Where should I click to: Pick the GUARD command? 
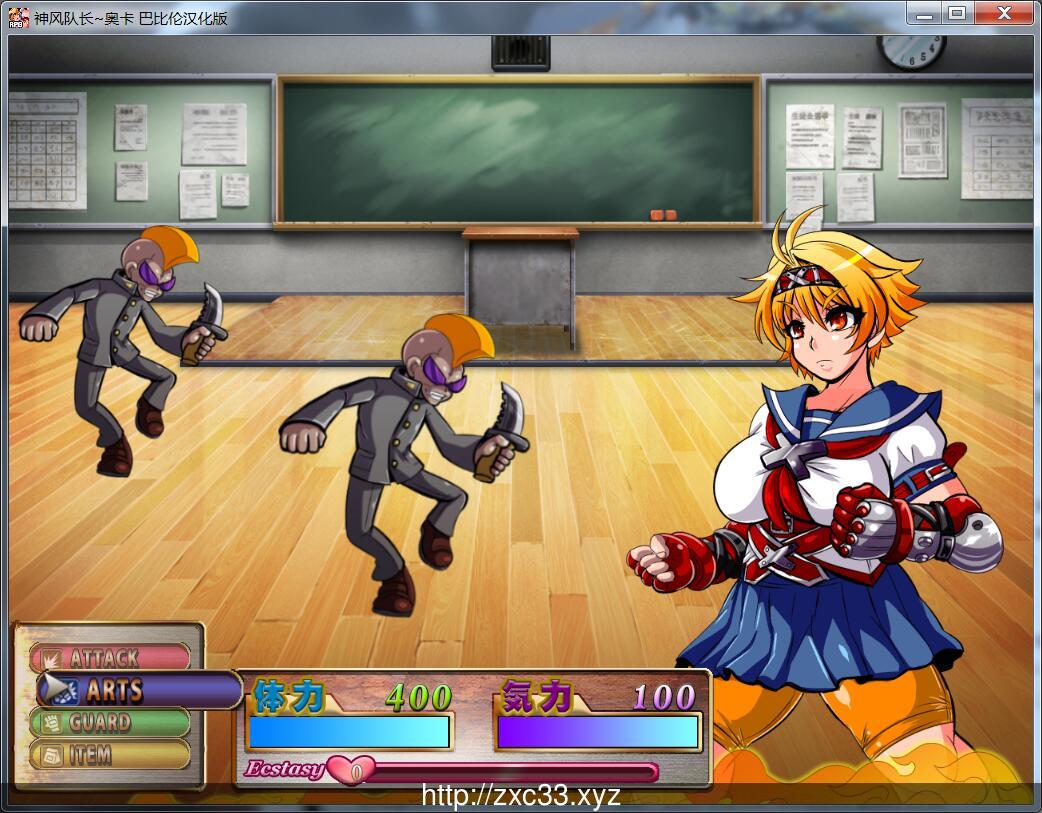point(108,722)
